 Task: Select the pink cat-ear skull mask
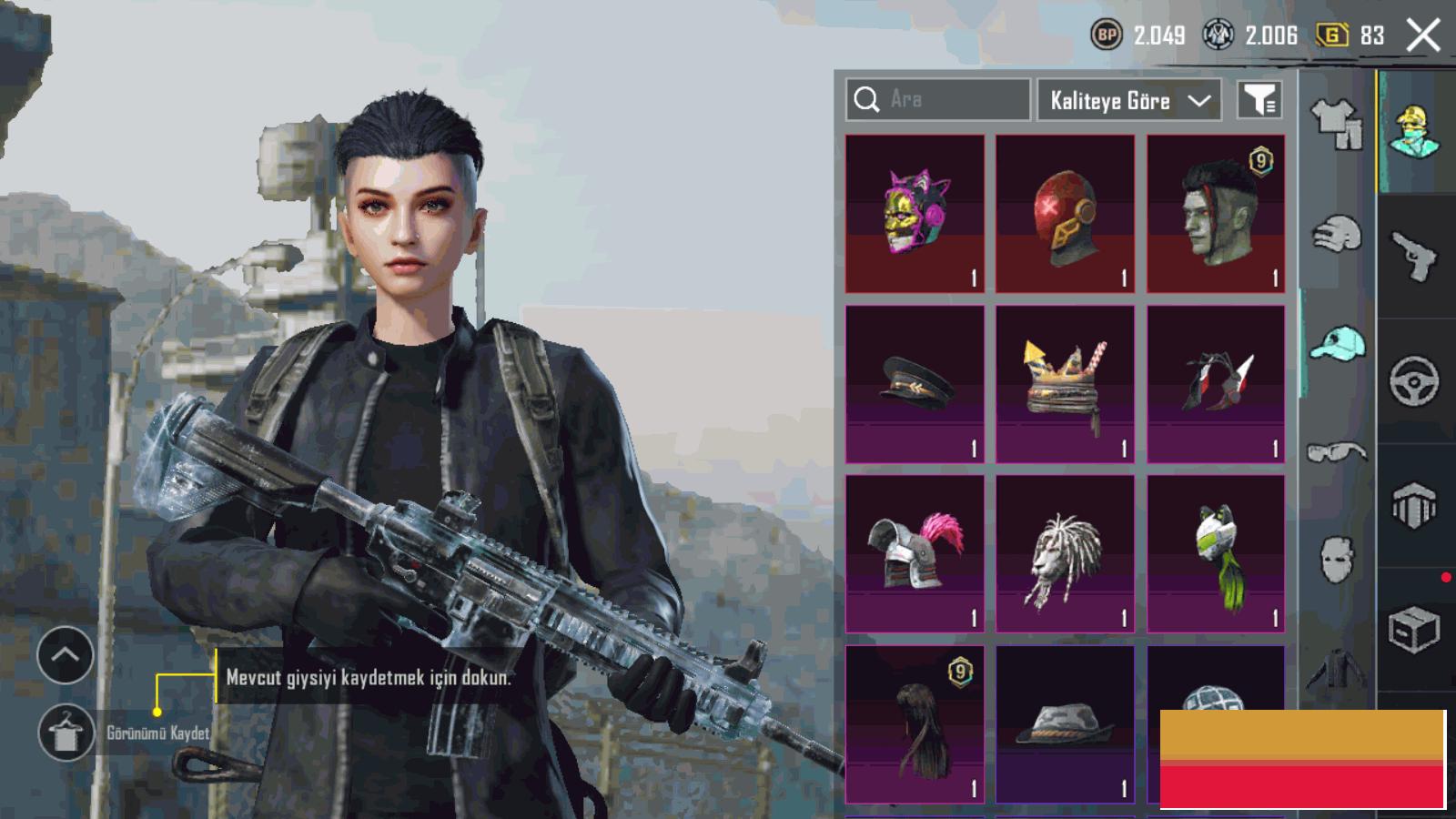click(915, 214)
